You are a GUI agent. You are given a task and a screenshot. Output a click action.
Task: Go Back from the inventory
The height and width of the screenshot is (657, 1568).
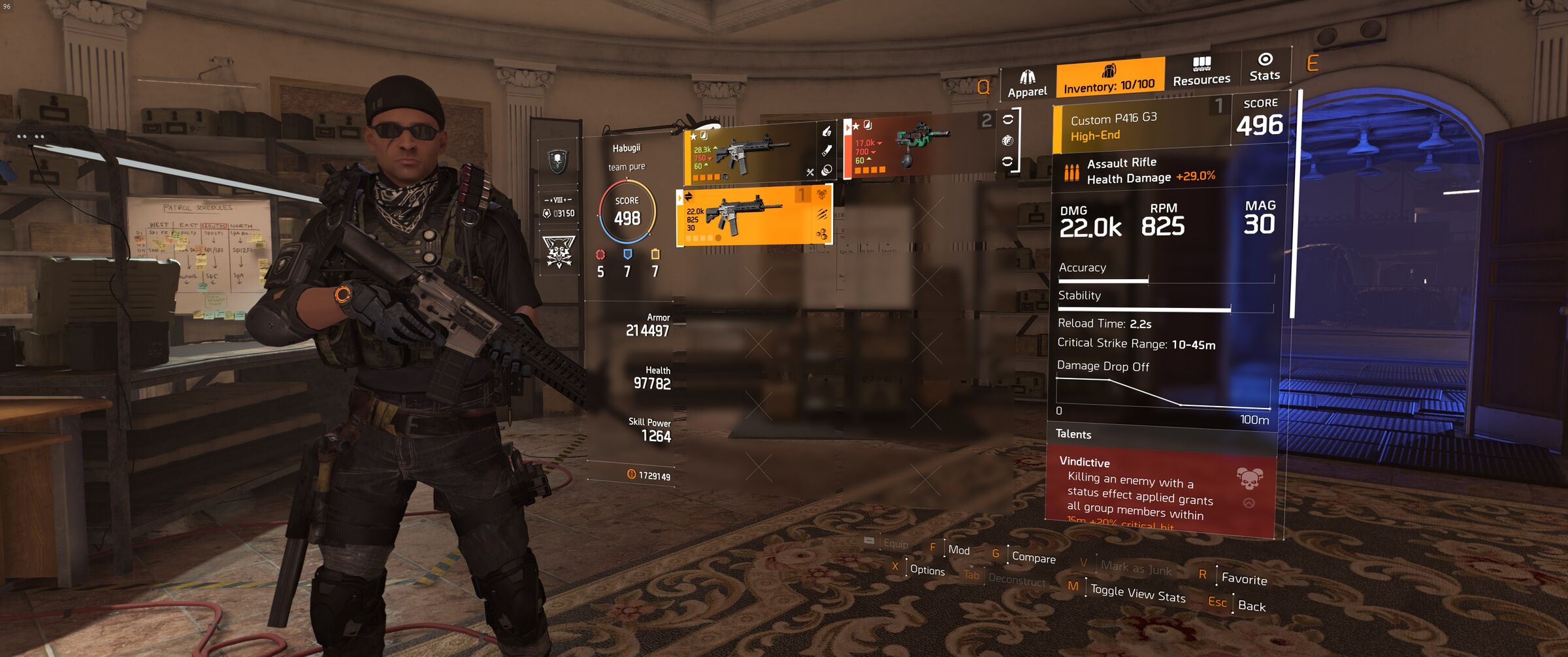tap(1251, 606)
